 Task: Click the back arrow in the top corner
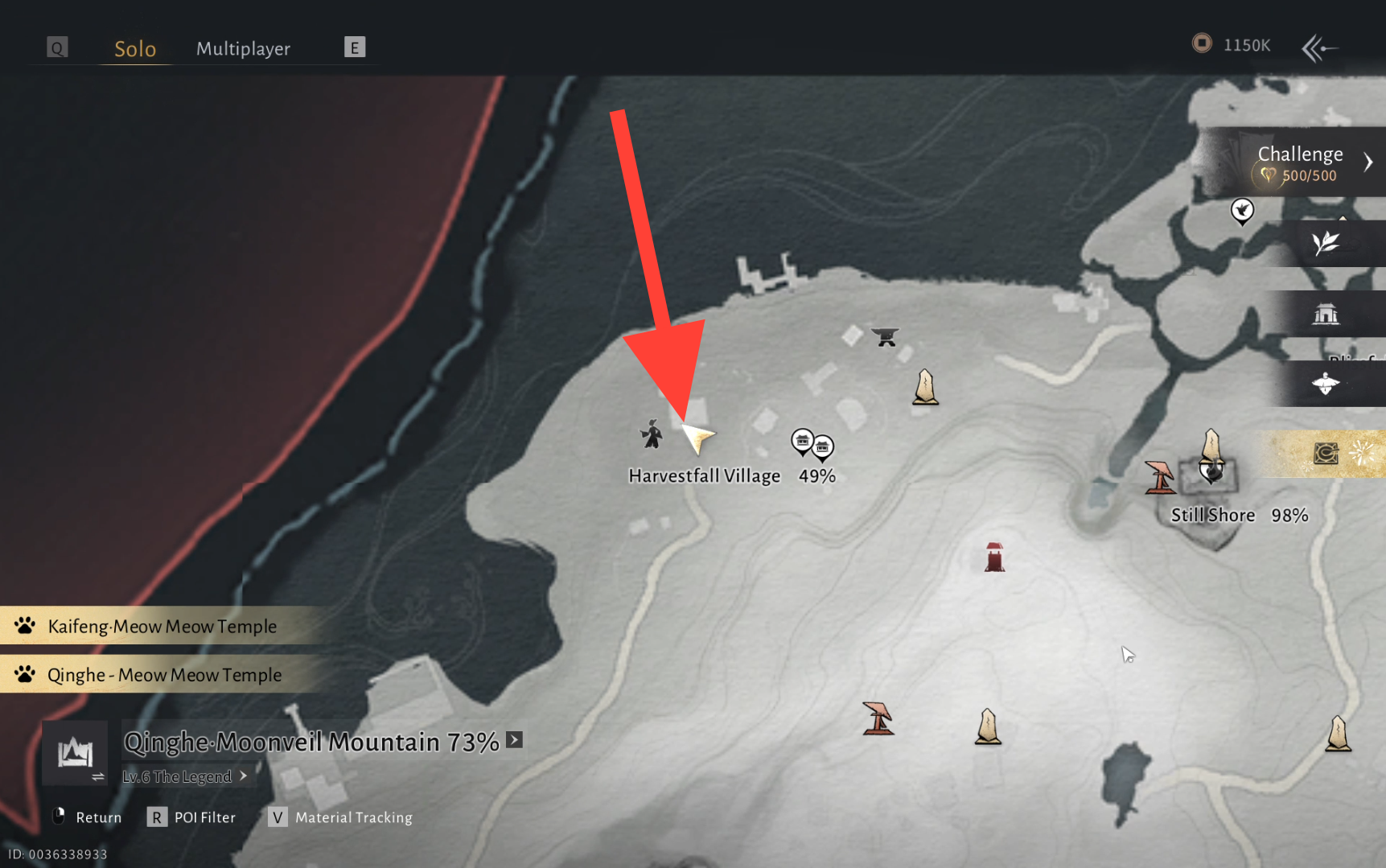pos(1318,48)
